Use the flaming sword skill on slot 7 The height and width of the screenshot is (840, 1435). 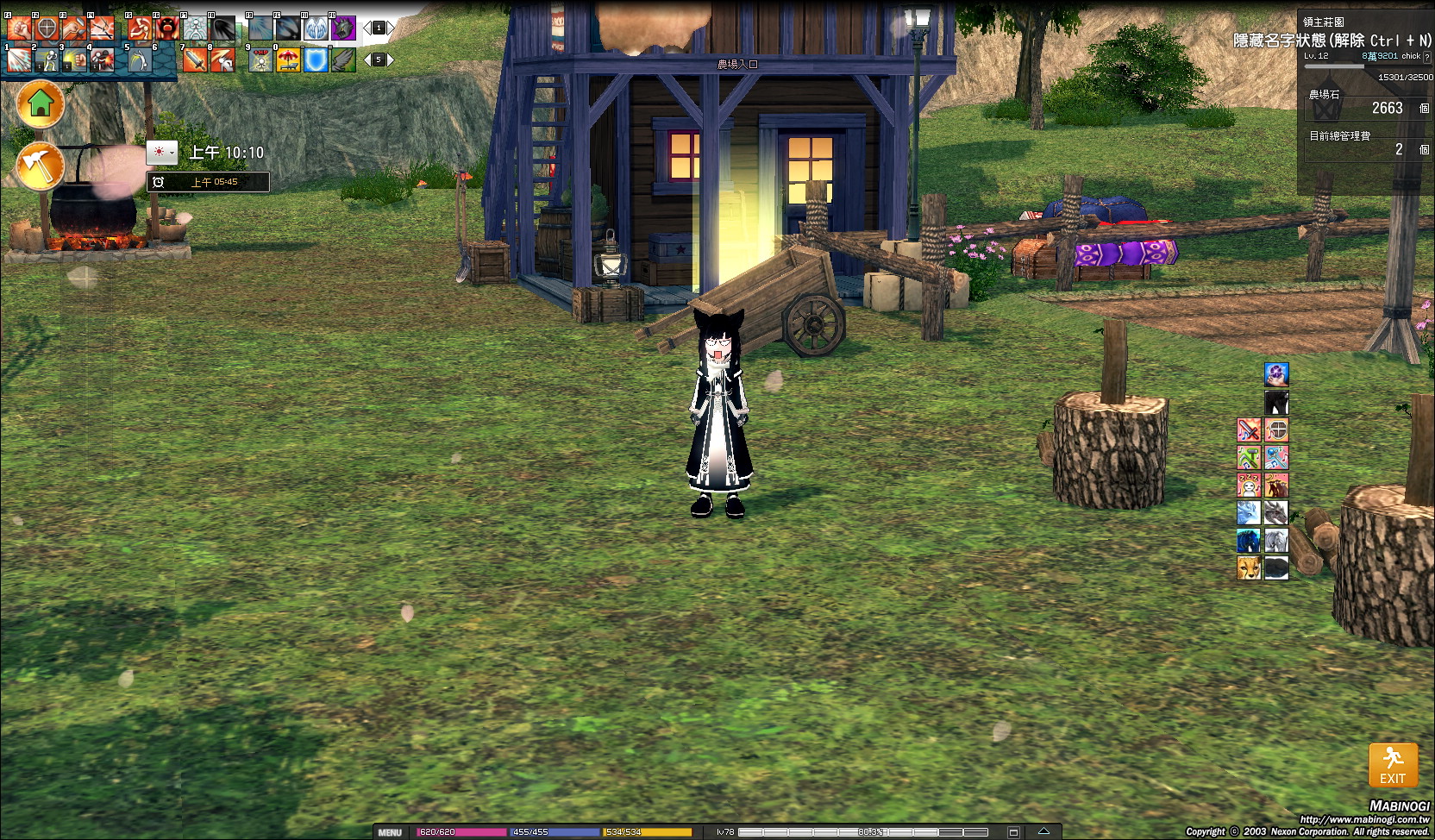pyautogui.click(x=195, y=60)
